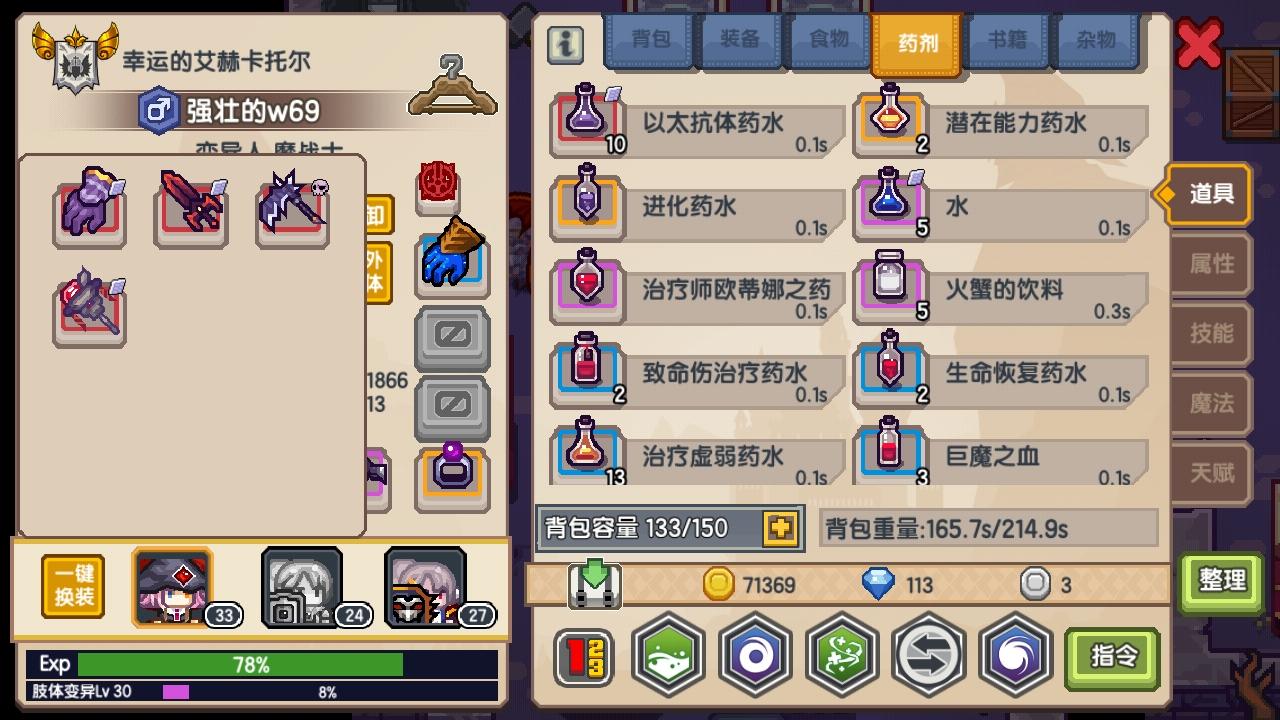Click the green Exp progress bar
Screen dimensions: 1280x720
pyautogui.click(x=240, y=664)
